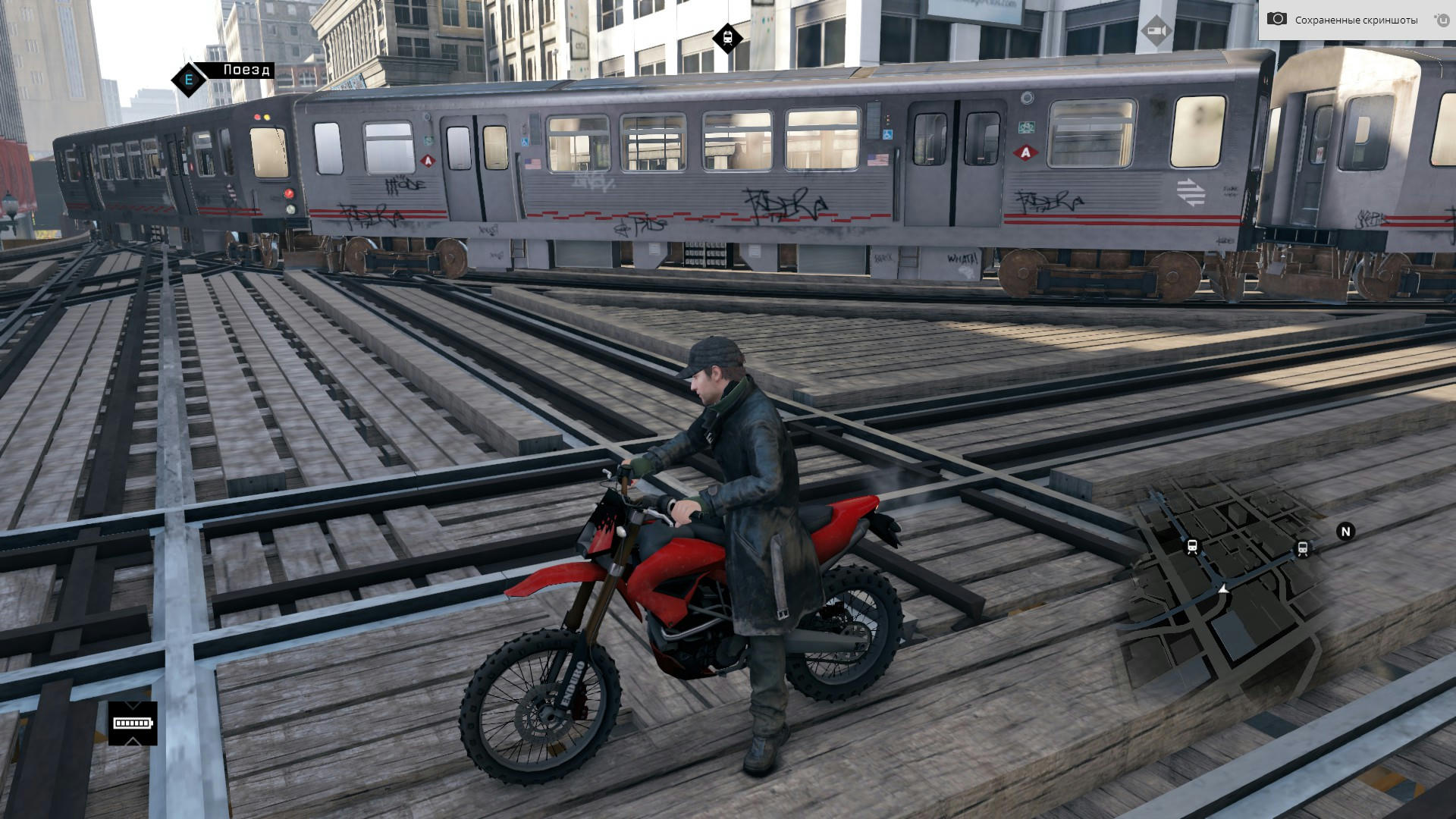The width and height of the screenshot is (1456, 819).
Task: Click the white player arrow on the minimap
Action: (x=1223, y=588)
